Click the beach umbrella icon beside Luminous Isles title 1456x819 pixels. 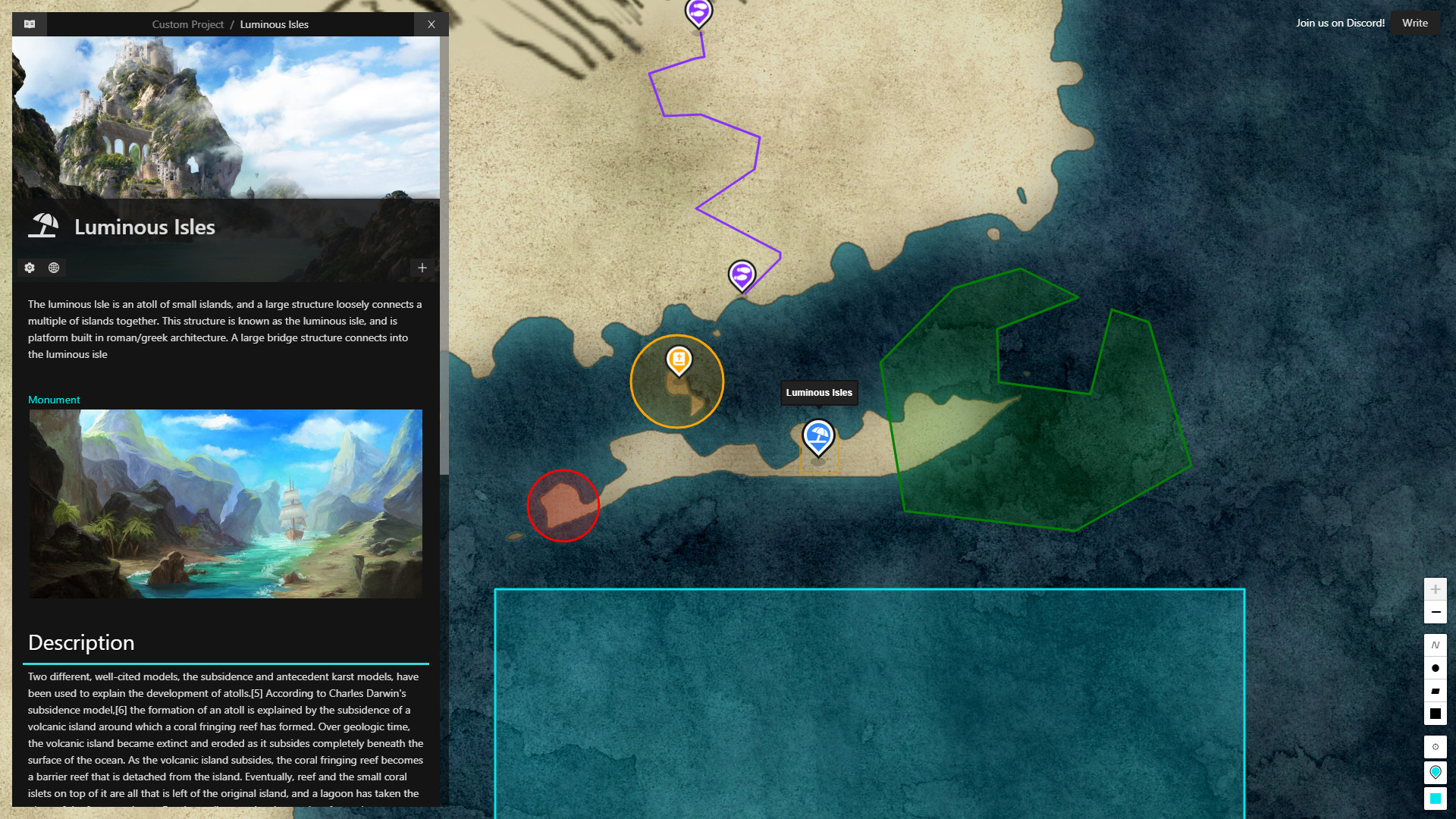(43, 225)
